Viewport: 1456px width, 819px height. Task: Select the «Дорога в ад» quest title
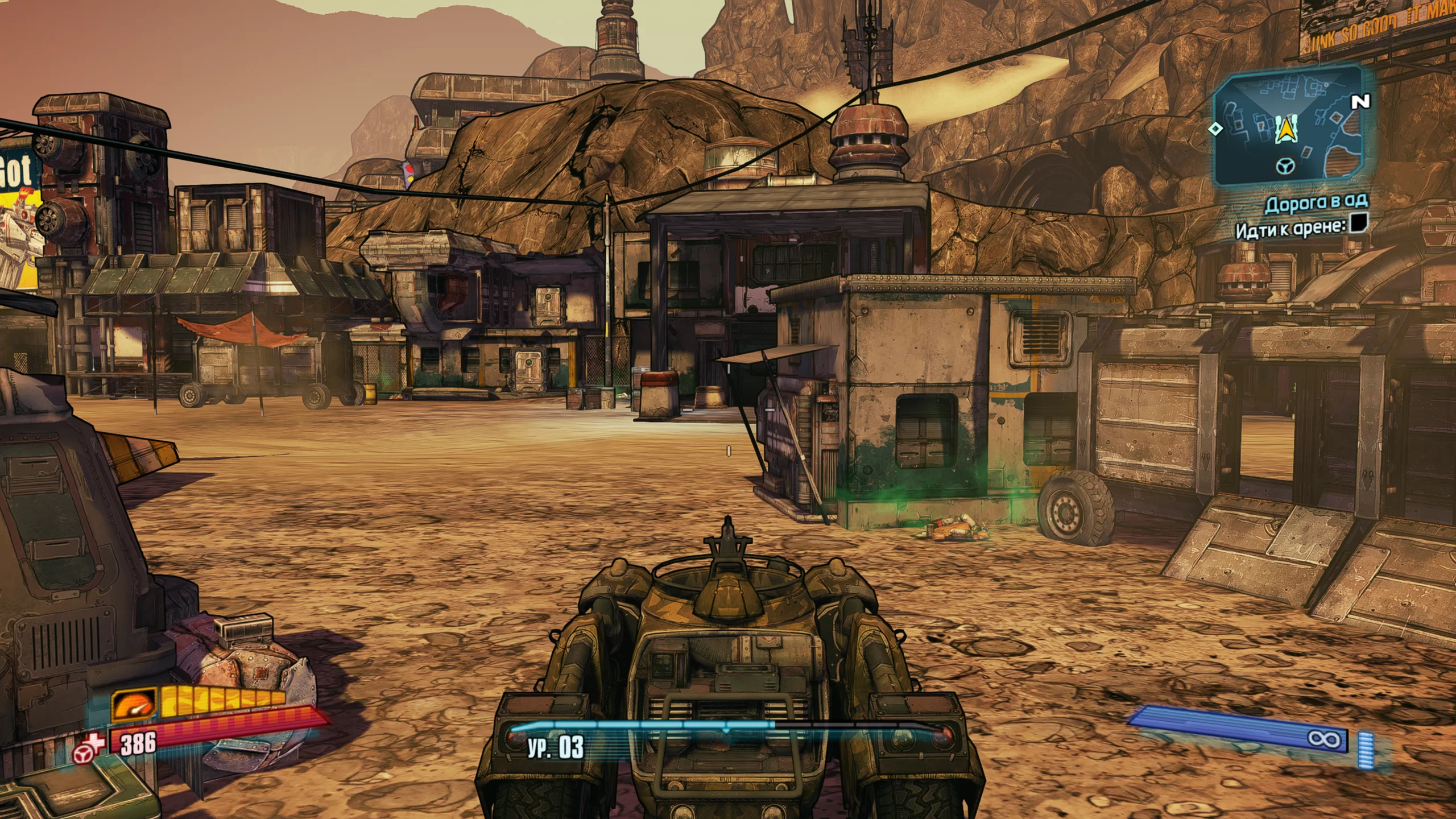coord(1316,203)
